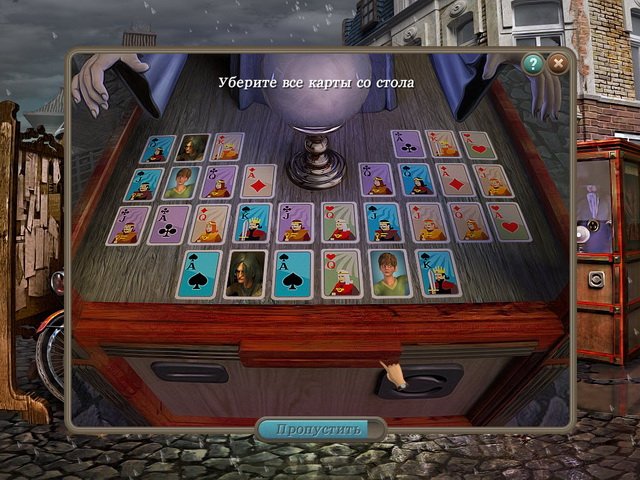640x480 pixels.
Task: Skip the puzzle with the Пропустить button
Action: 320,429
